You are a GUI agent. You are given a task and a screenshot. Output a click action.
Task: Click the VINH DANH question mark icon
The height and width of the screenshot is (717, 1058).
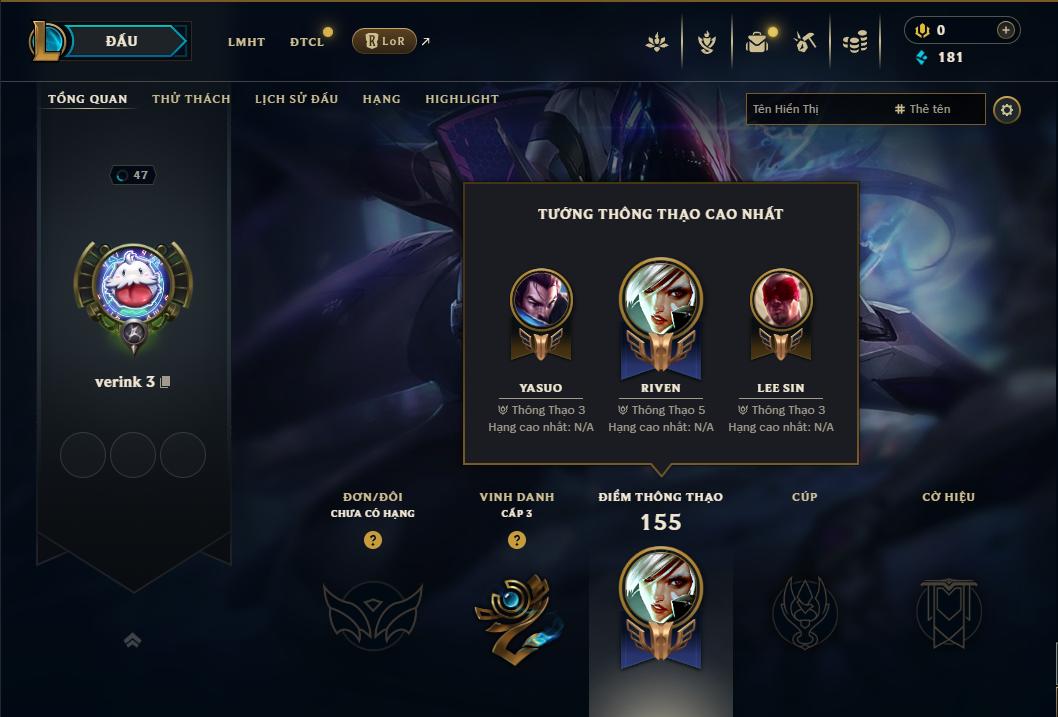point(517,540)
